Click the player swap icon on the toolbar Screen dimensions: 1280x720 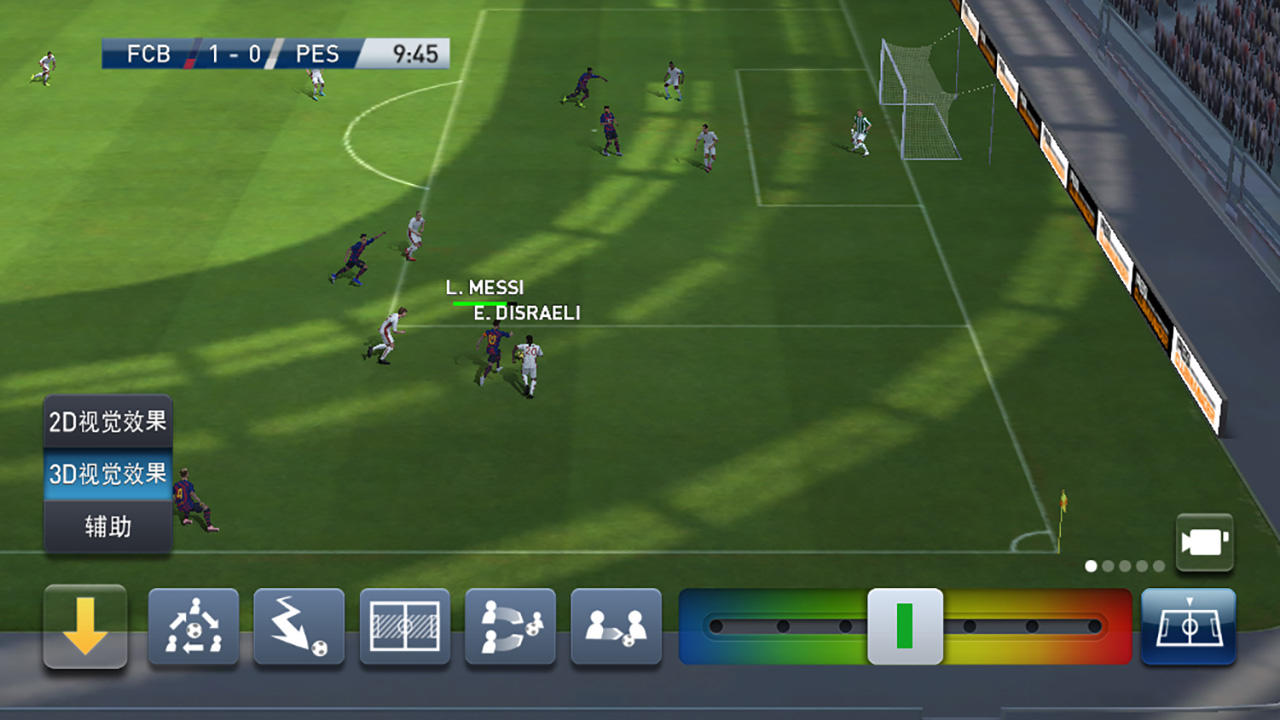coord(616,627)
